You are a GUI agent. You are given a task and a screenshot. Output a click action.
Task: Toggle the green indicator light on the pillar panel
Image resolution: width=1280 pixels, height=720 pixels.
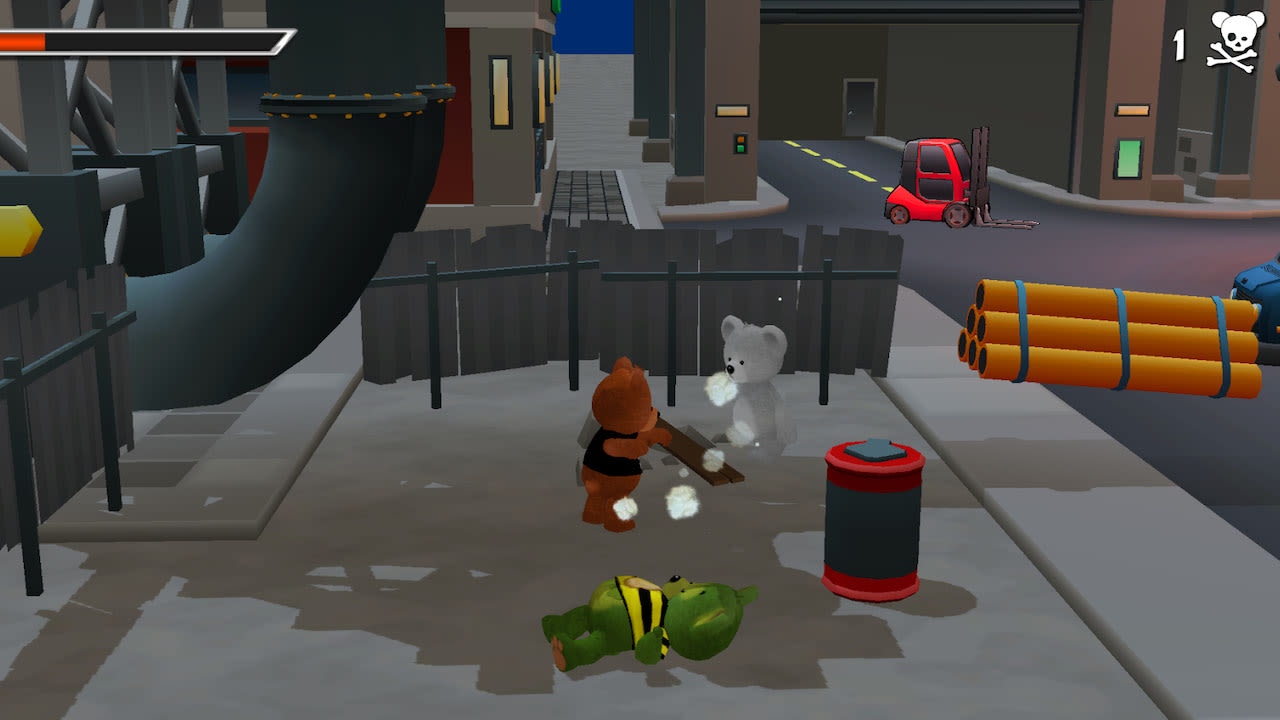740,148
